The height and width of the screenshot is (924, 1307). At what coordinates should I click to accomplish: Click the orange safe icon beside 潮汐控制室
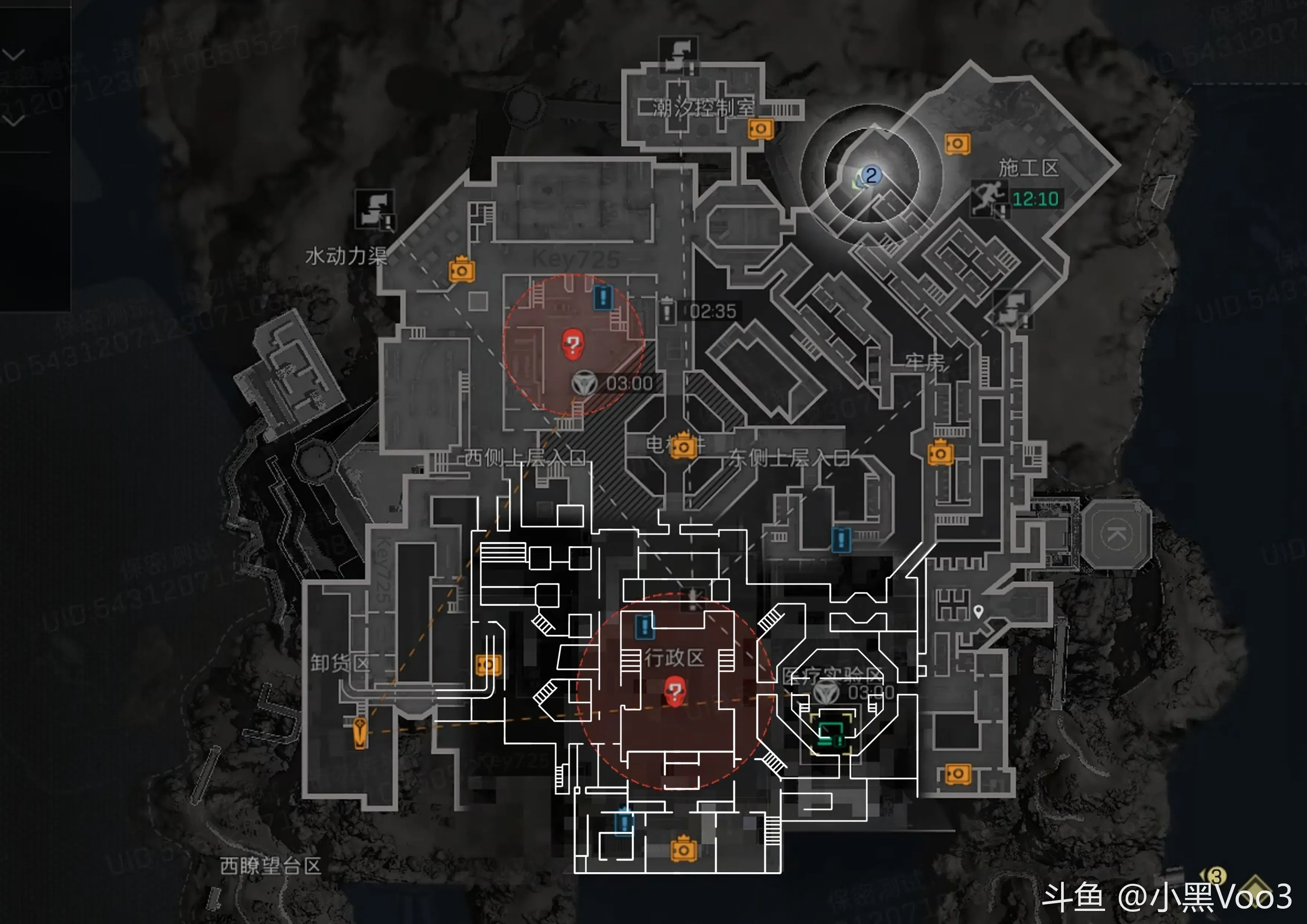click(x=760, y=129)
